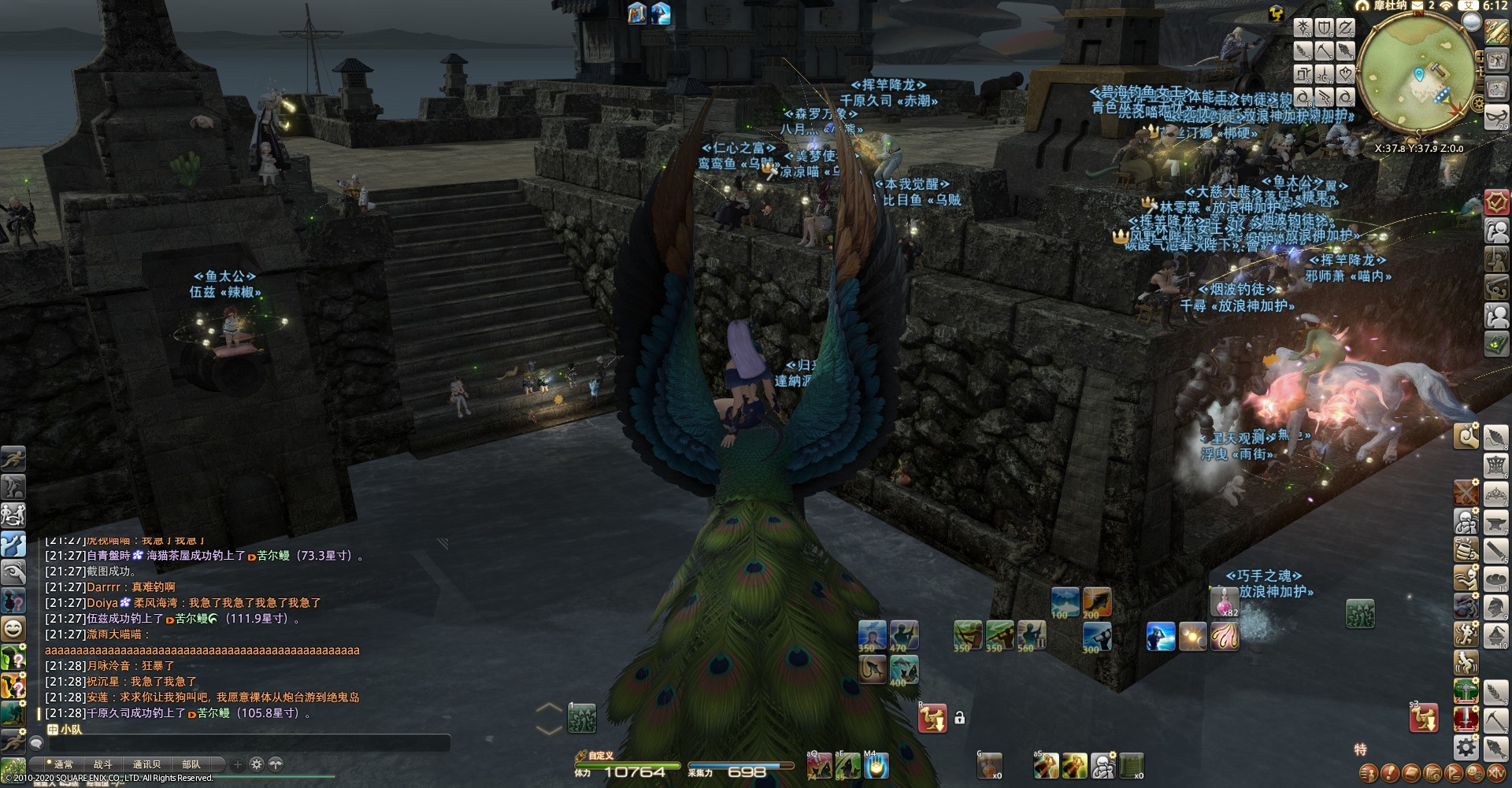This screenshot has height=788, width=1512.
Task: Click the minimap
Action: [1417, 73]
